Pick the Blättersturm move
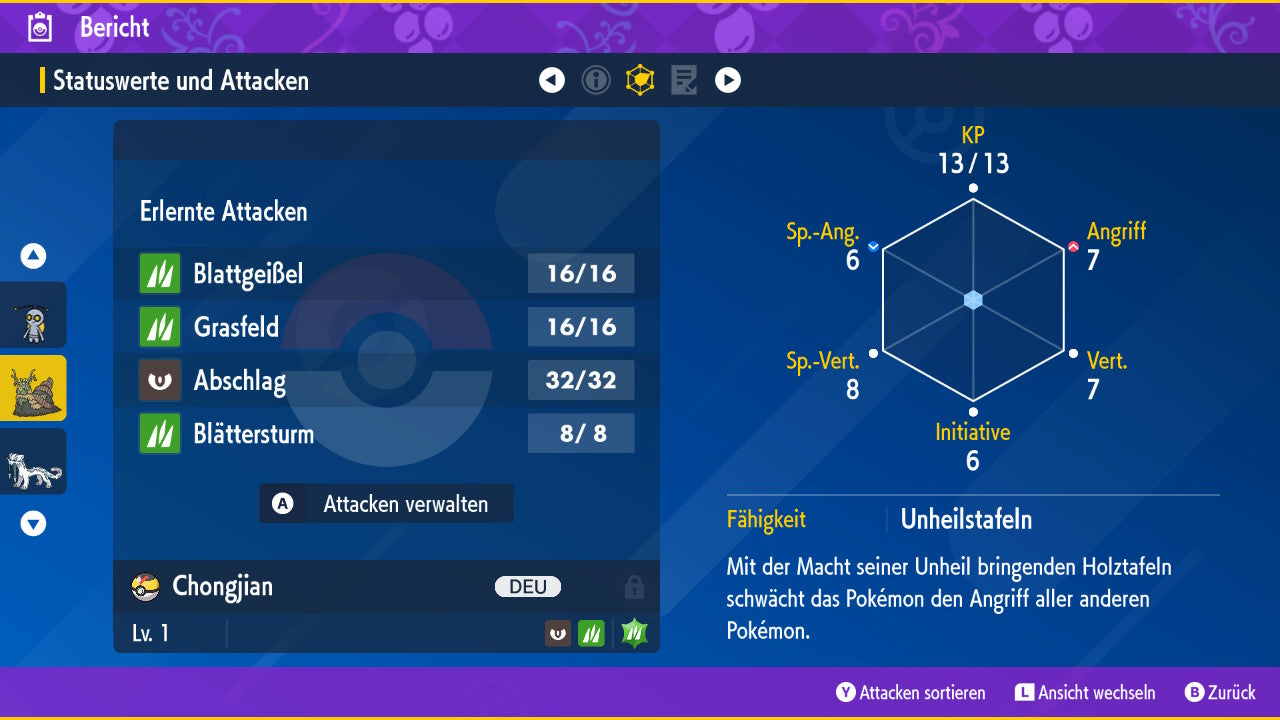 (x=386, y=434)
